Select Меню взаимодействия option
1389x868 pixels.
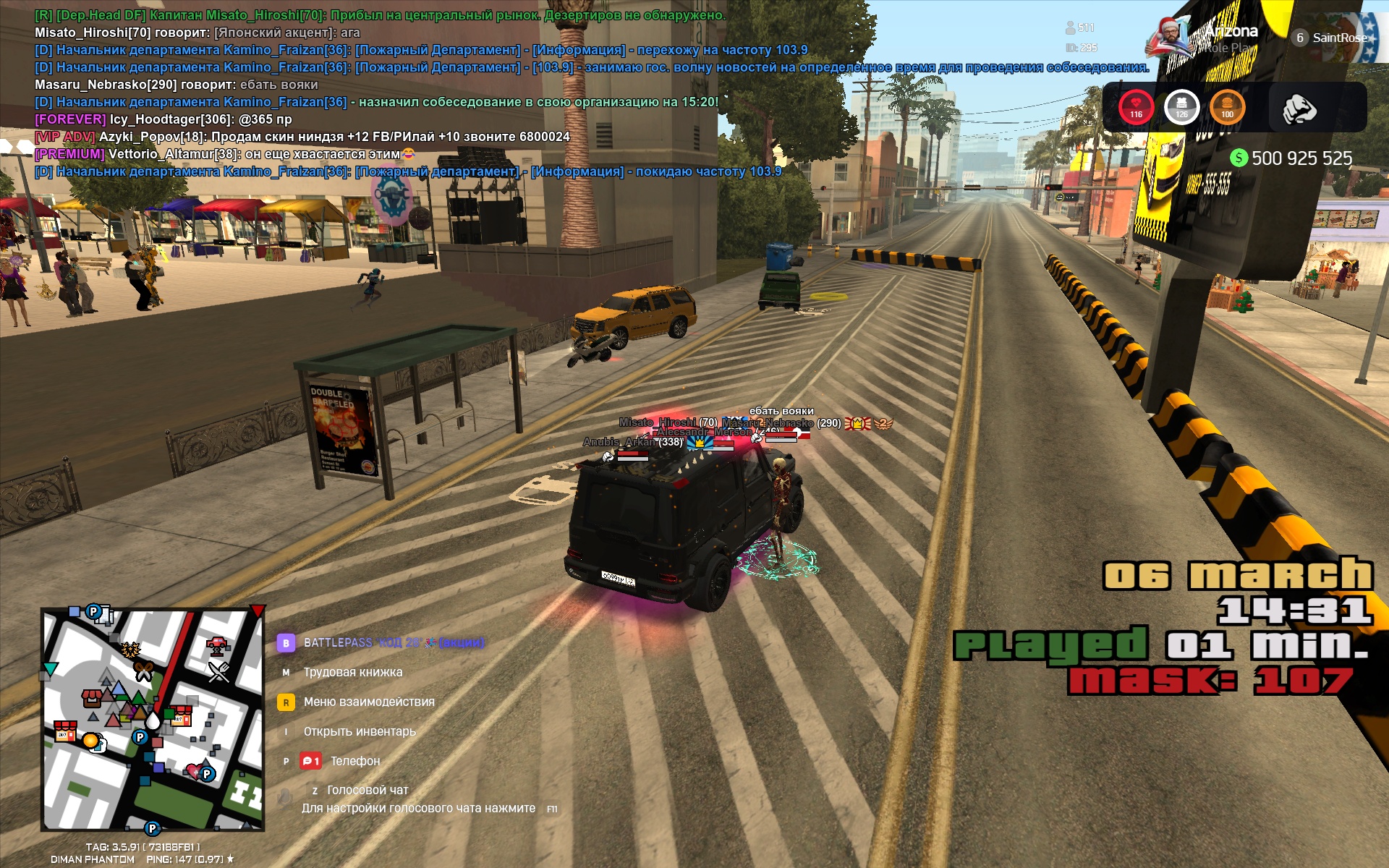click(x=368, y=702)
